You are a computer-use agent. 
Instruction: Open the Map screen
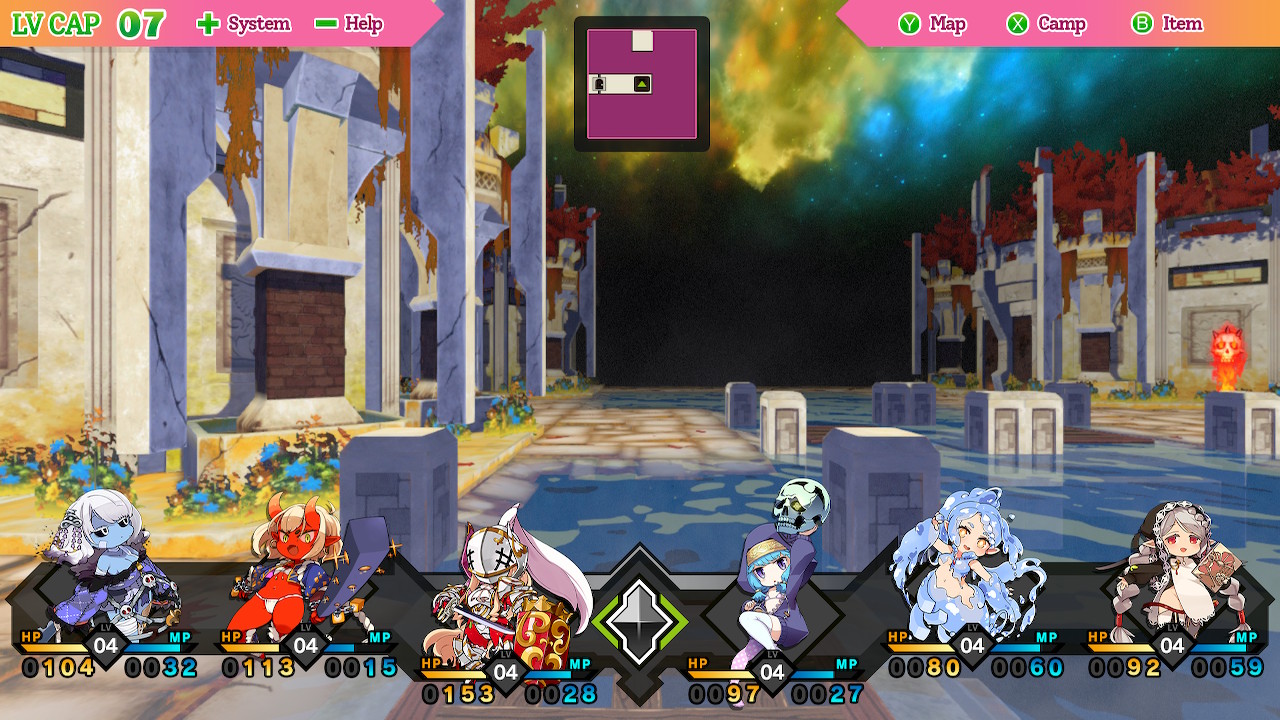(x=932, y=24)
